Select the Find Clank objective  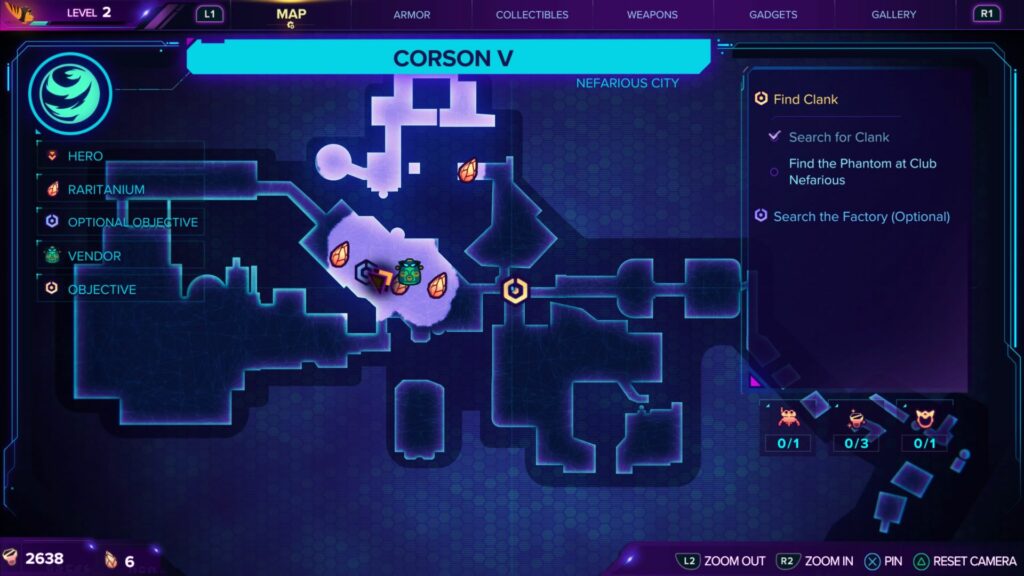(805, 99)
